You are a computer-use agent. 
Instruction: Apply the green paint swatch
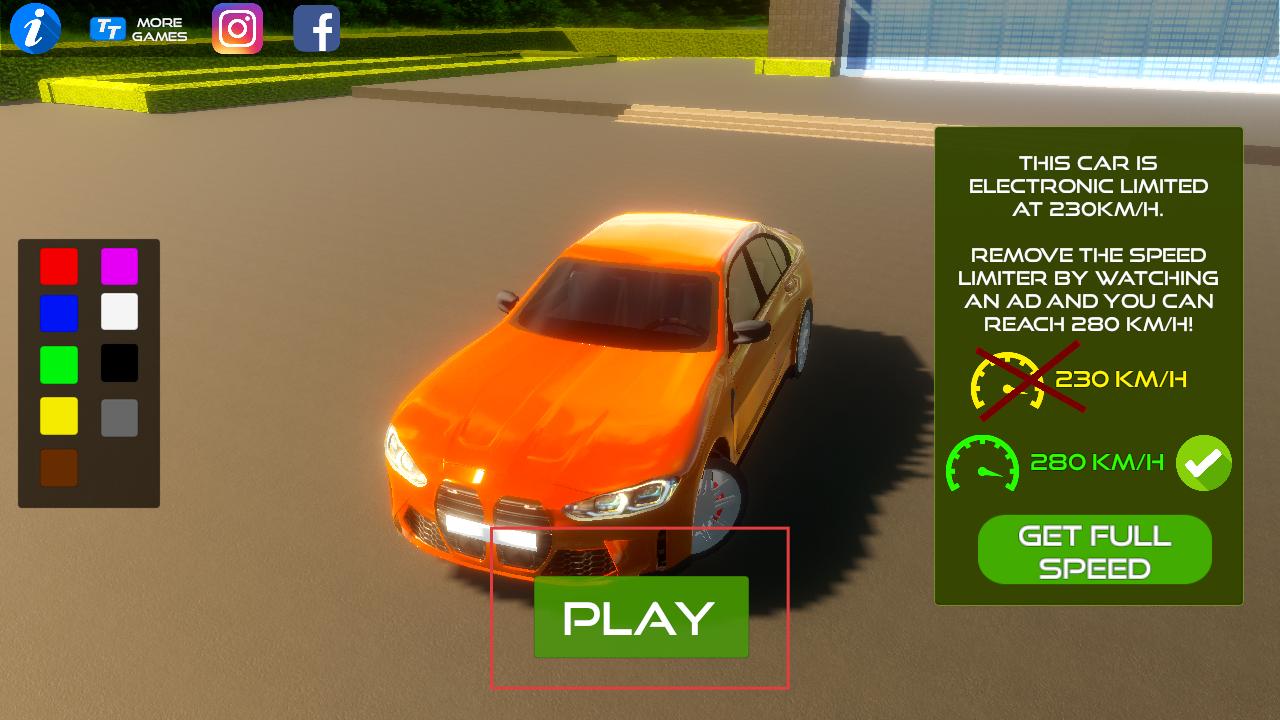59,364
